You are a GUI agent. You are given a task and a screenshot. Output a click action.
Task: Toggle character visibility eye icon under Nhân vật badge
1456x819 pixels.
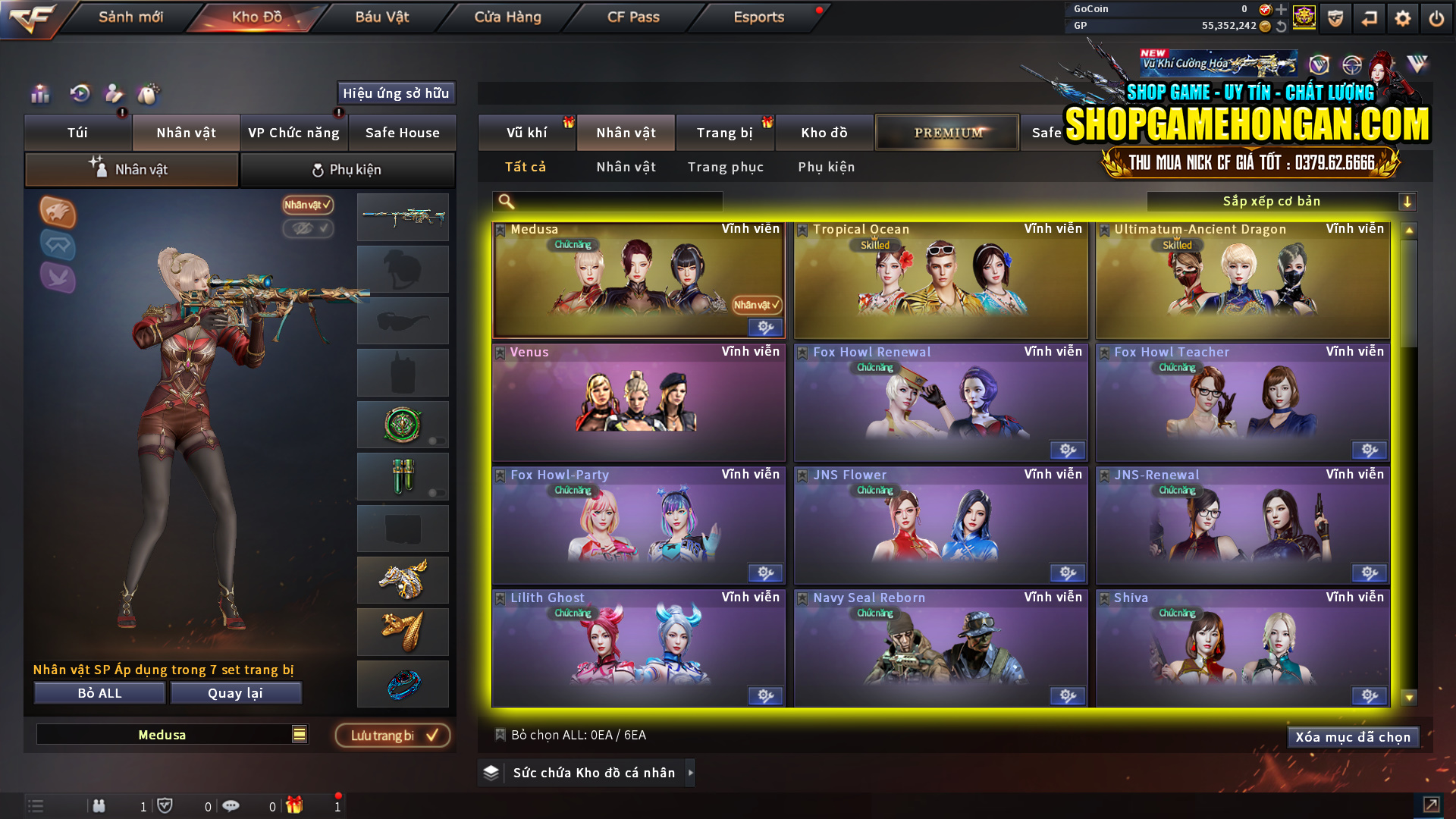[308, 229]
